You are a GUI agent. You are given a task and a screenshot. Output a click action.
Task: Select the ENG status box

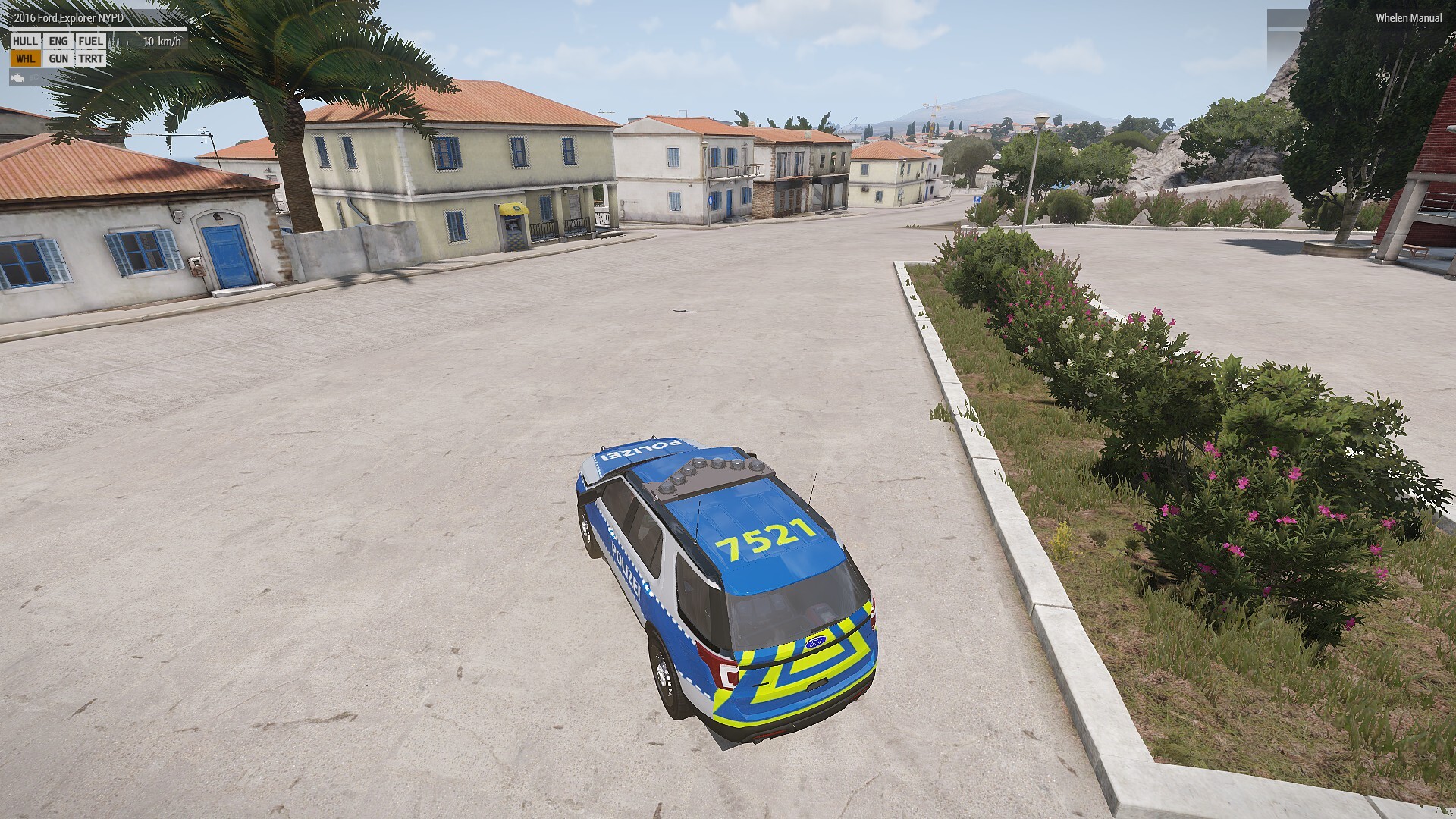coord(58,41)
